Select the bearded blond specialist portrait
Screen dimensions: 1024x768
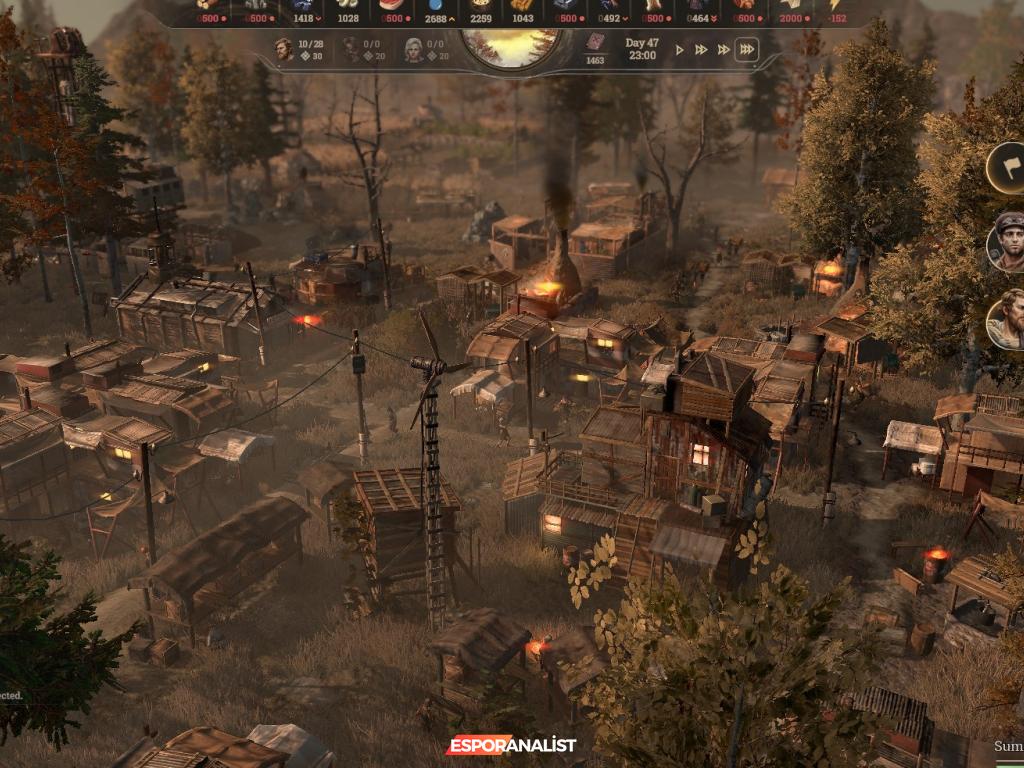tap(1007, 320)
